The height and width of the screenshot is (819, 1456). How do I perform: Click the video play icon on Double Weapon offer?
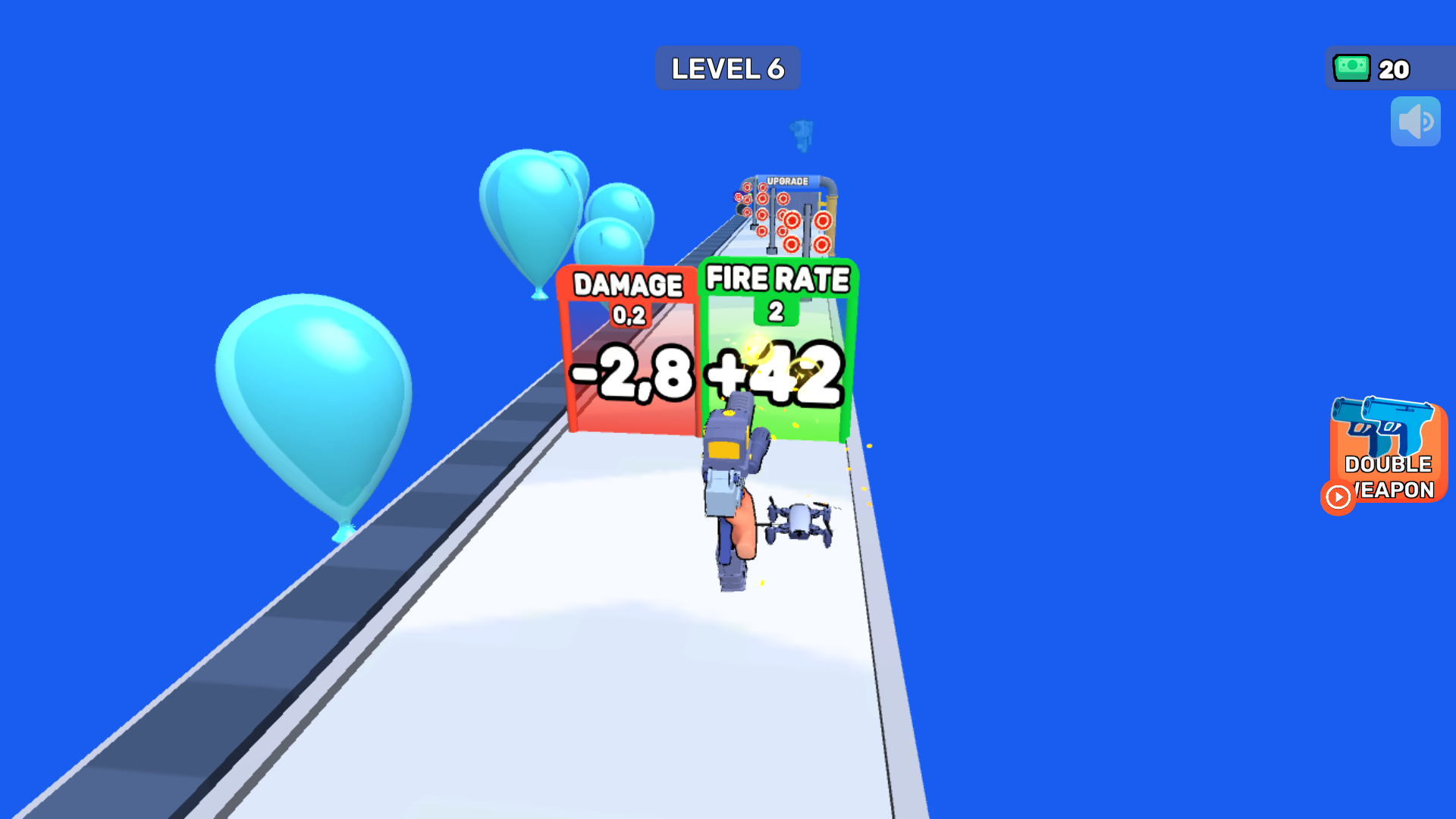click(x=1337, y=498)
